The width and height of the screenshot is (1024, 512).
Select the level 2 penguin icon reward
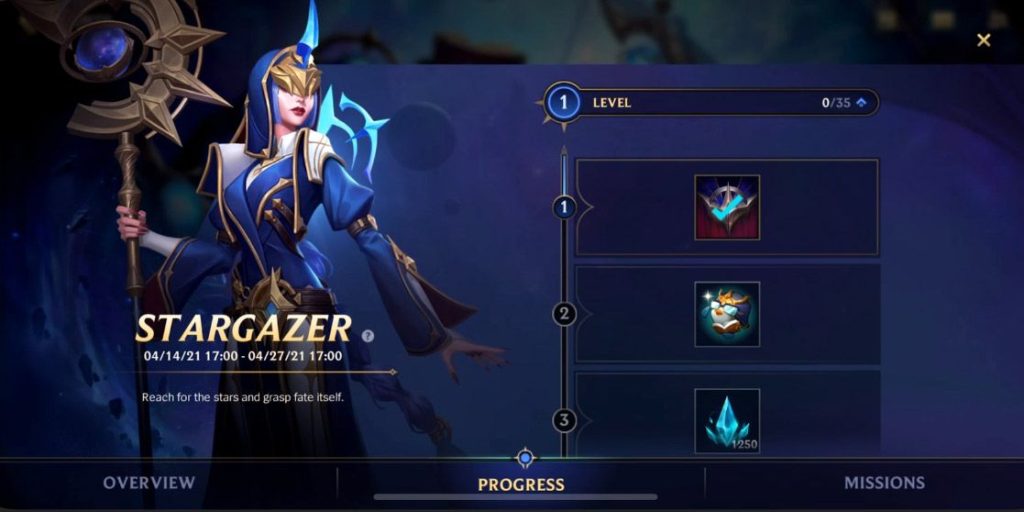pyautogui.click(x=727, y=314)
